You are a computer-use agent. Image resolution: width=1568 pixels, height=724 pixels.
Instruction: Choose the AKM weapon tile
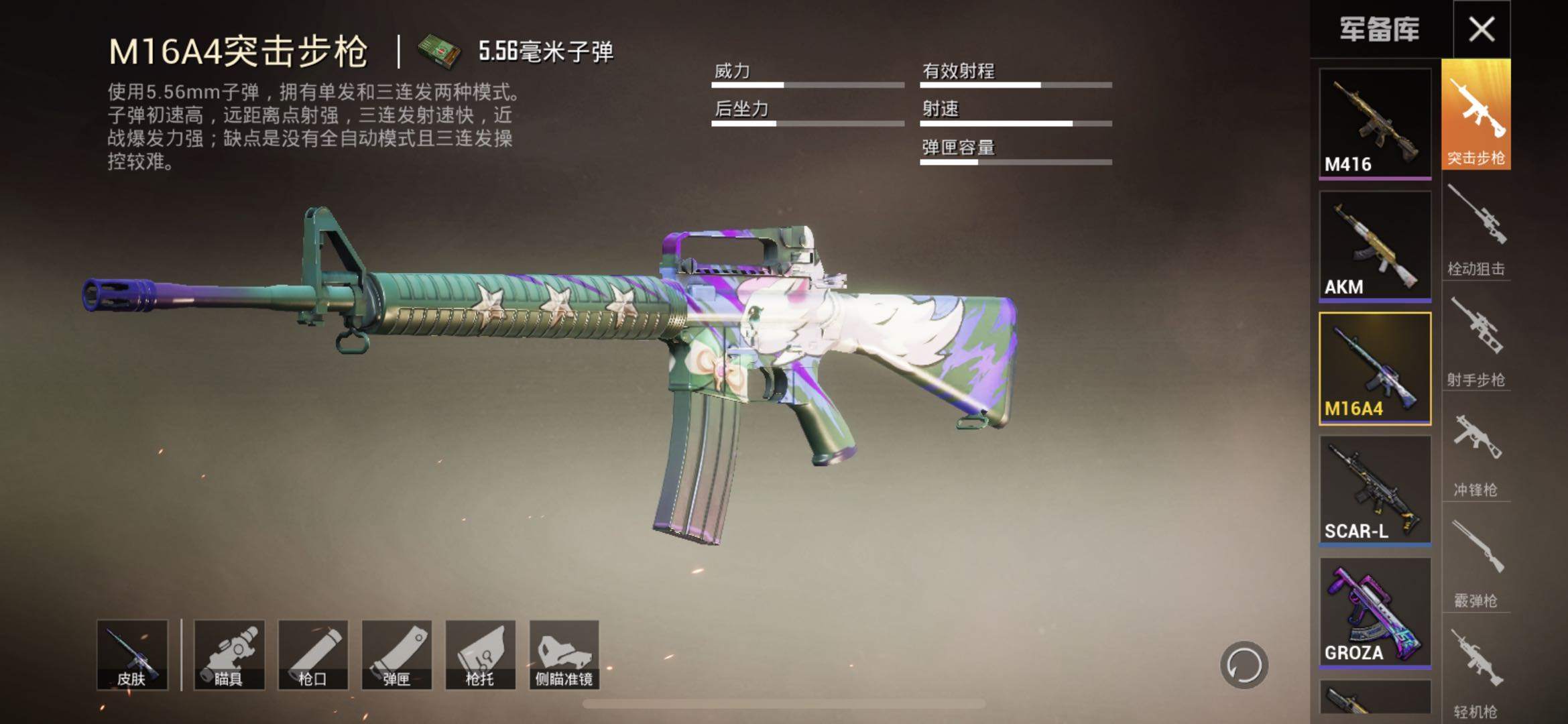coord(1375,246)
